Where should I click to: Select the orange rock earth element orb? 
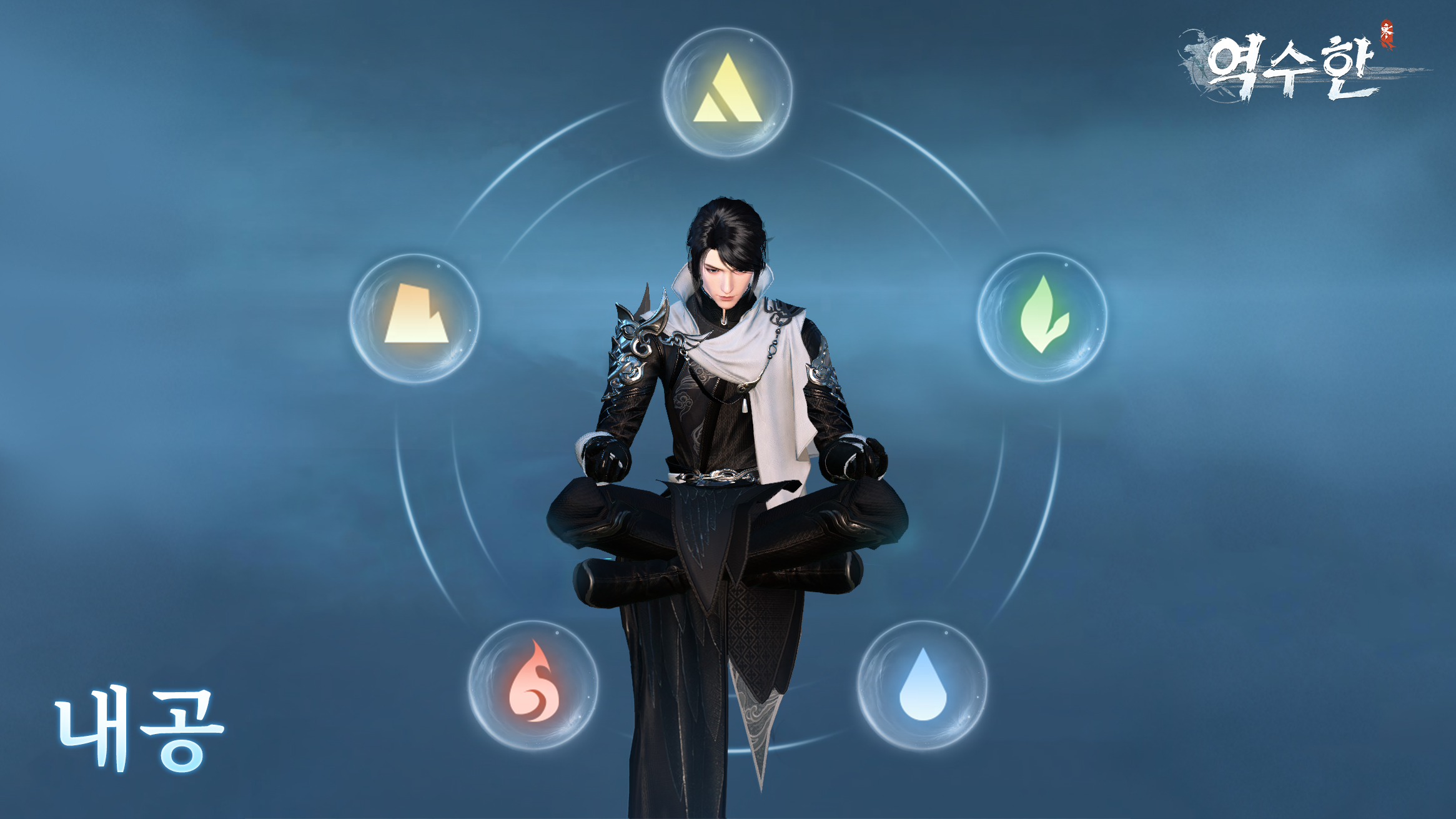415,317
